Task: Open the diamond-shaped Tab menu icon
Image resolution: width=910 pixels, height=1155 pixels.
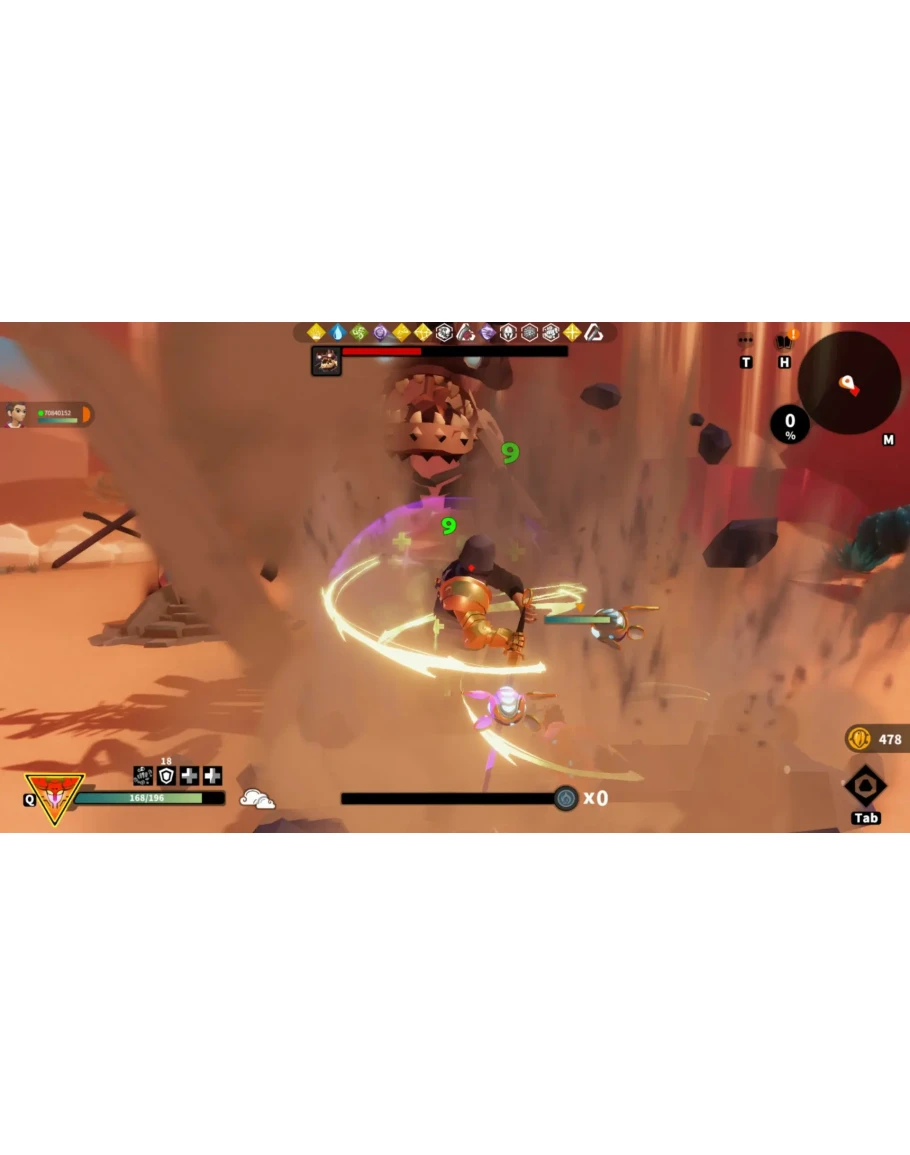Action: 865,786
